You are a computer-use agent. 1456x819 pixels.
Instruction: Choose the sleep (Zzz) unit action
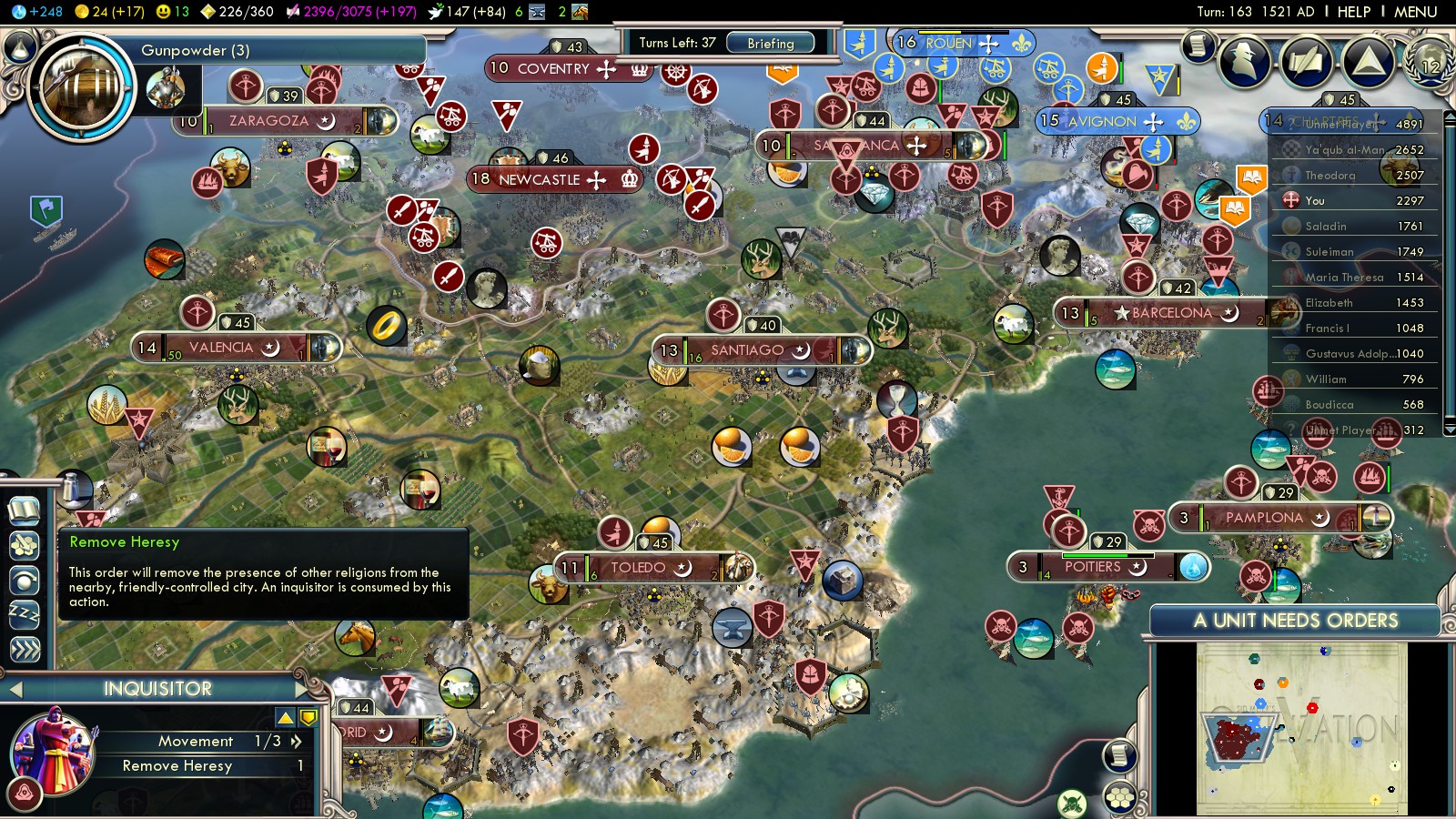tap(24, 614)
